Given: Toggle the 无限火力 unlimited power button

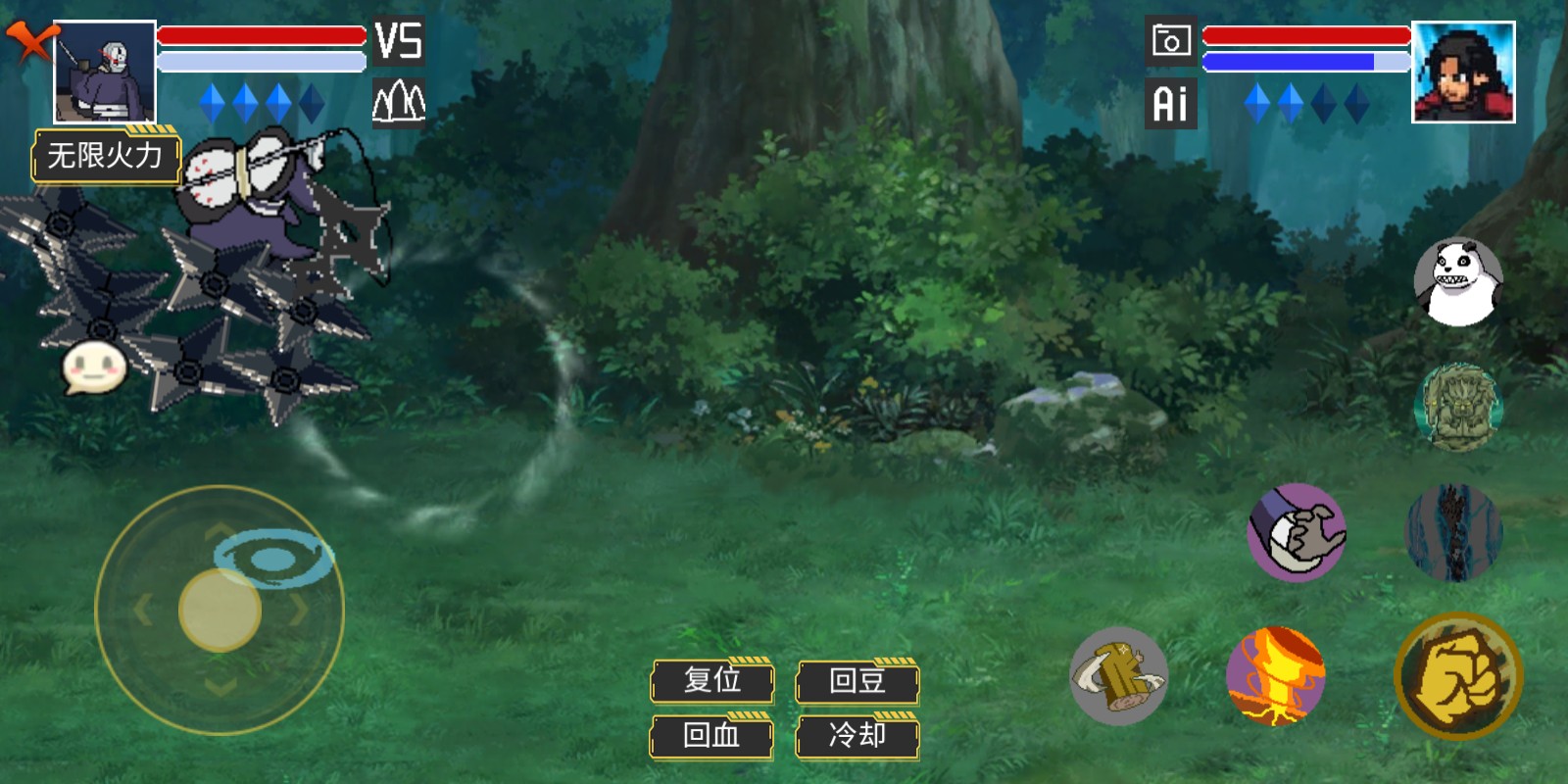Looking at the screenshot, I should coord(106,156).
